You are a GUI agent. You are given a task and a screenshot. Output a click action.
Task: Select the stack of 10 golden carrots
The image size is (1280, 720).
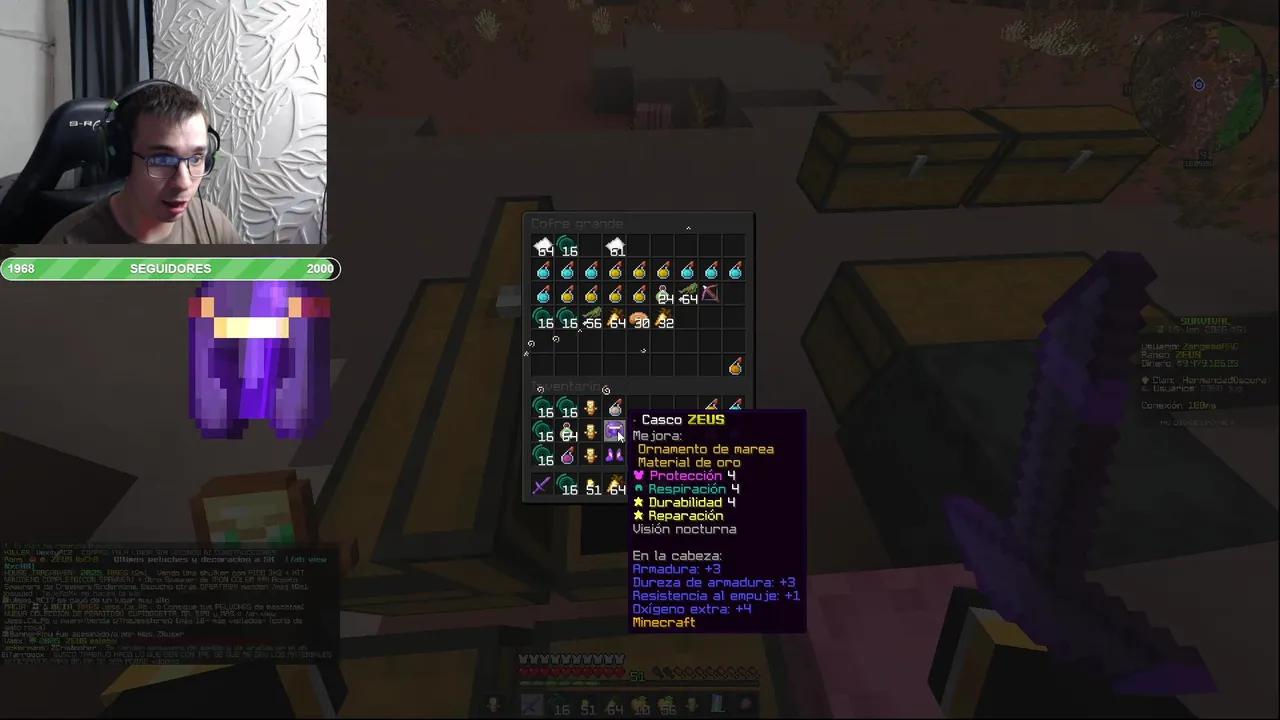pos(640,707)
